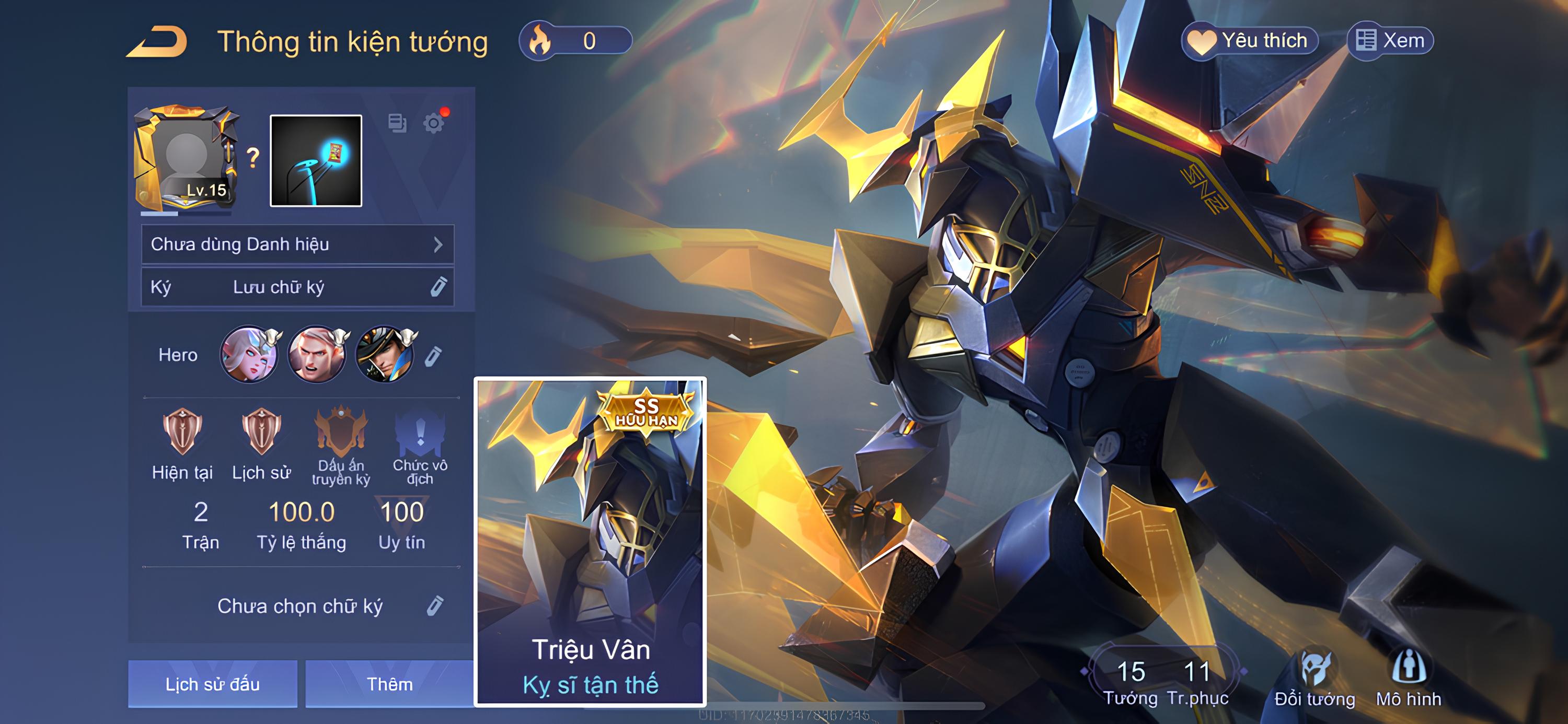The height and width of the screenshot is (724, 1568).
Task: Open the Lịch sử đấu tab
Action: [x=212, y=684]
